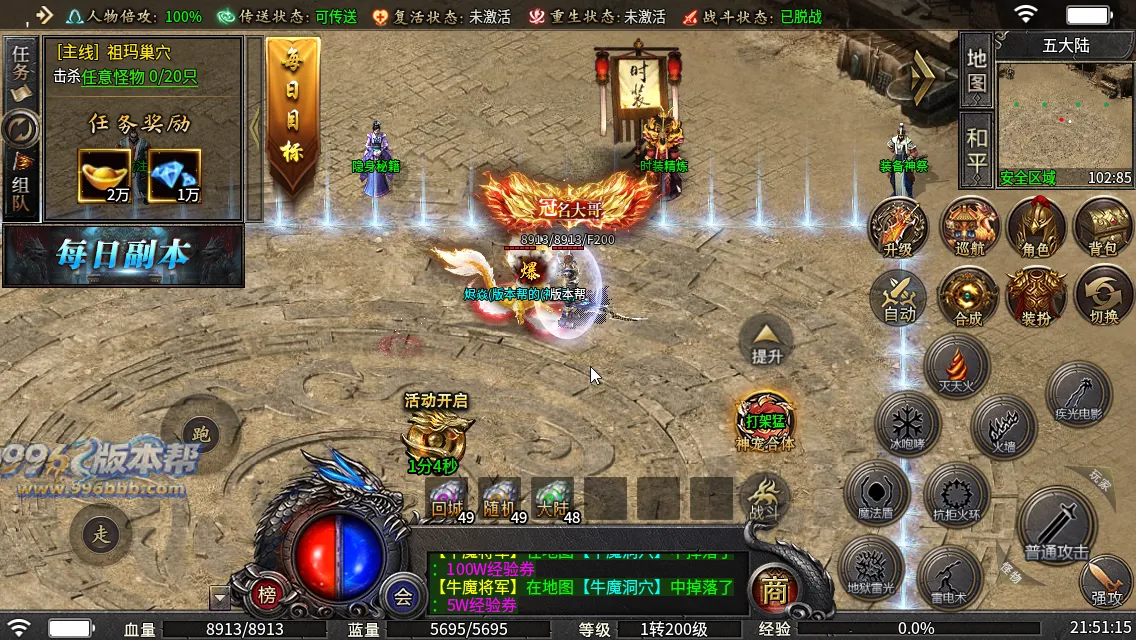Open the 每日目标 daily goals banner

pyautogui.click(x=292, y=115)
